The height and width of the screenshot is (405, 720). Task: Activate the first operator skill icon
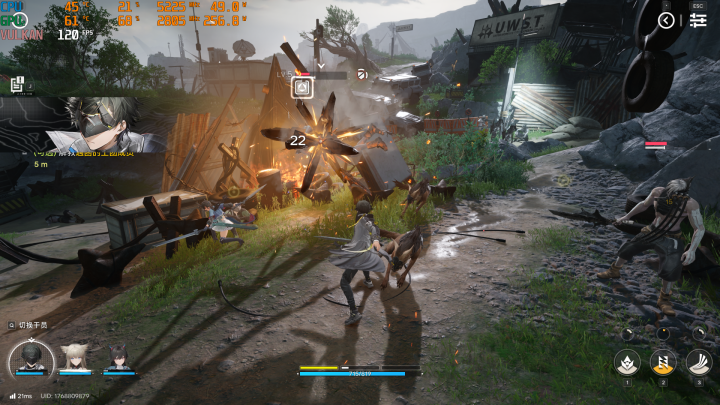tap(628, 361)
